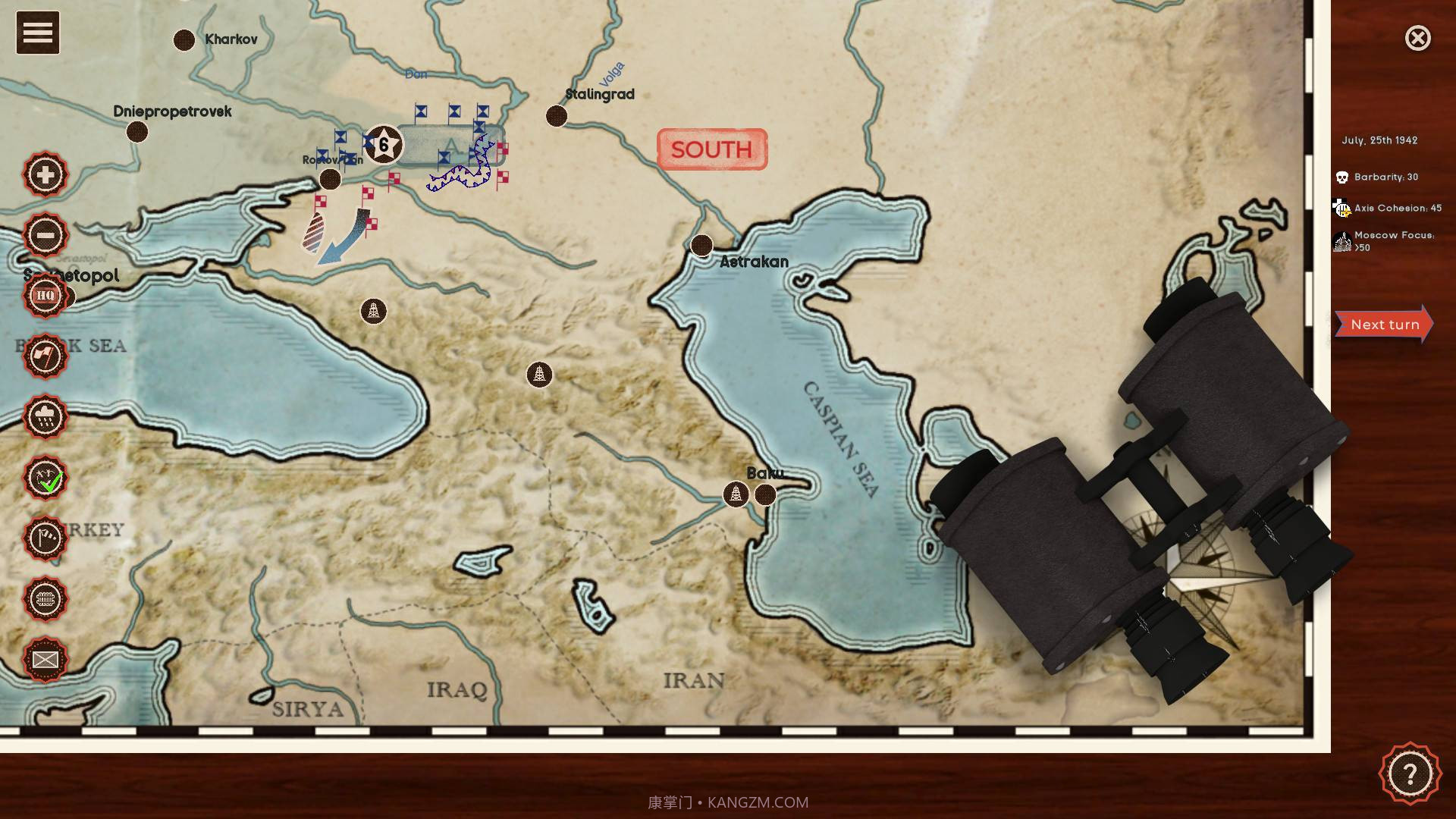1456x819 pixels.
Task: Click the Barbarity skull icon
Action: pyautogui.click(x=1341, y=176)
